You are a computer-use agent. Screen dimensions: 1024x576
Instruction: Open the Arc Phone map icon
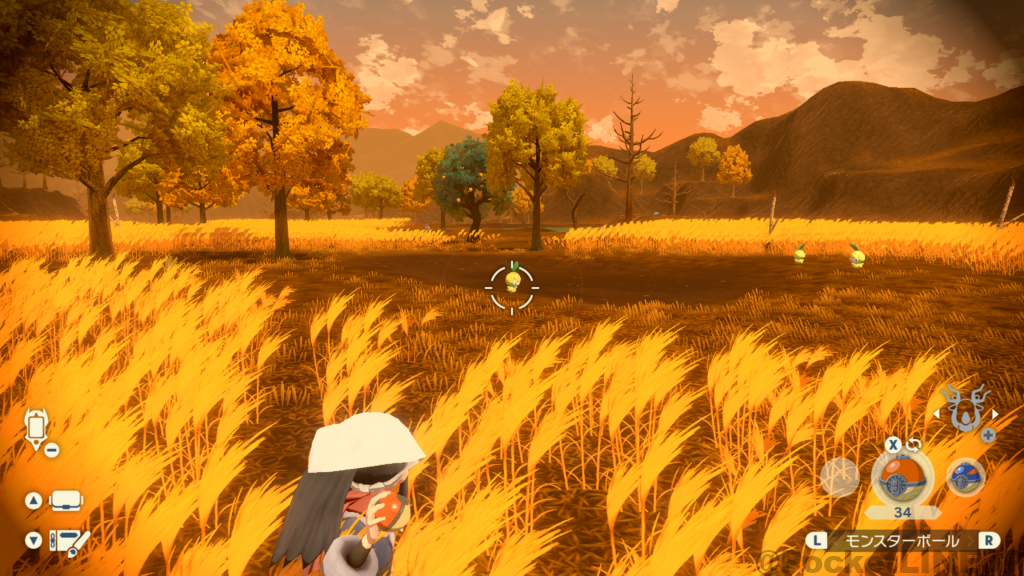pyautogui.click(x=37, y=429)
